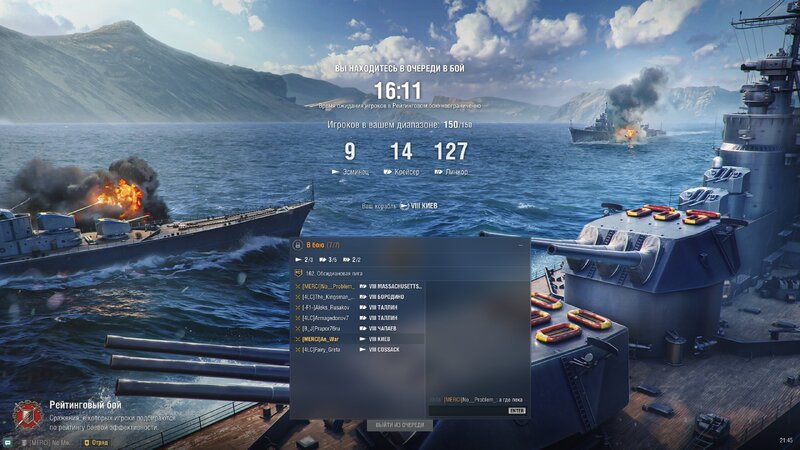Click the ENTER send button in chat

click(516, 410)
